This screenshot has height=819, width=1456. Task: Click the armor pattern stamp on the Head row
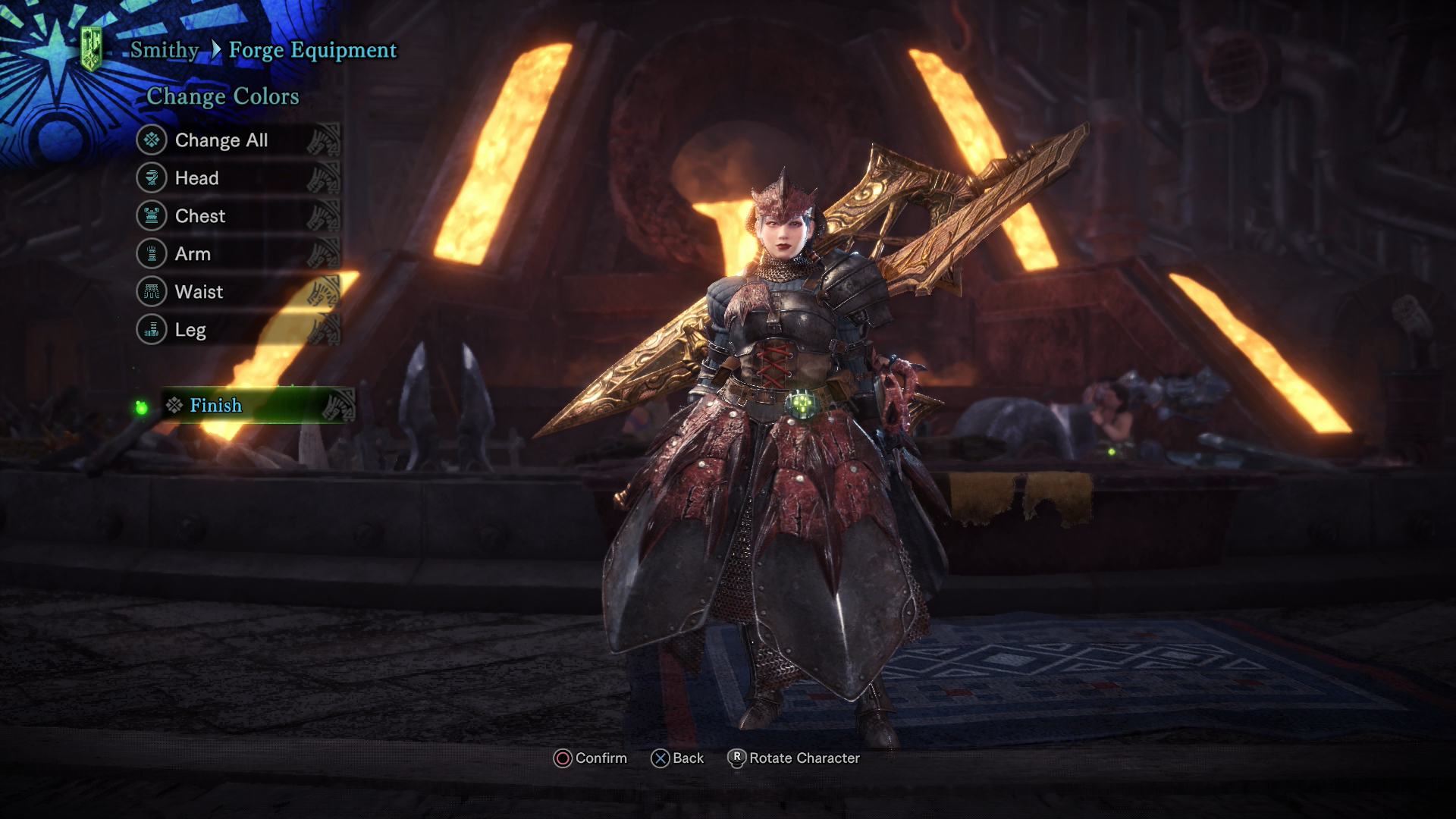pyautogui.click(x=326, y=178)
